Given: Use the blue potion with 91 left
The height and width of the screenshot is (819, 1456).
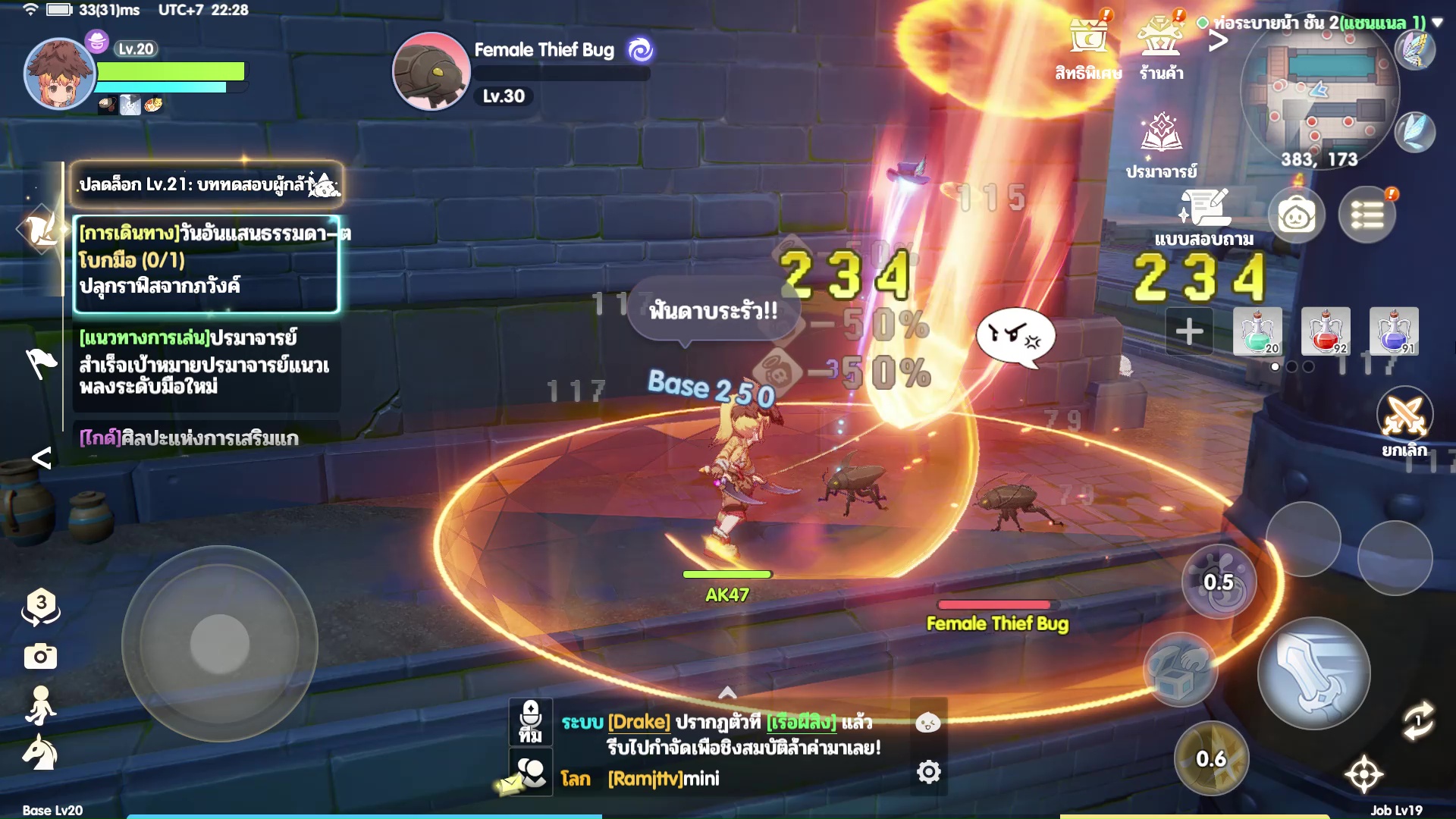Looking at the screenshot, I should pyautogui.click(x=1394, y=331).
